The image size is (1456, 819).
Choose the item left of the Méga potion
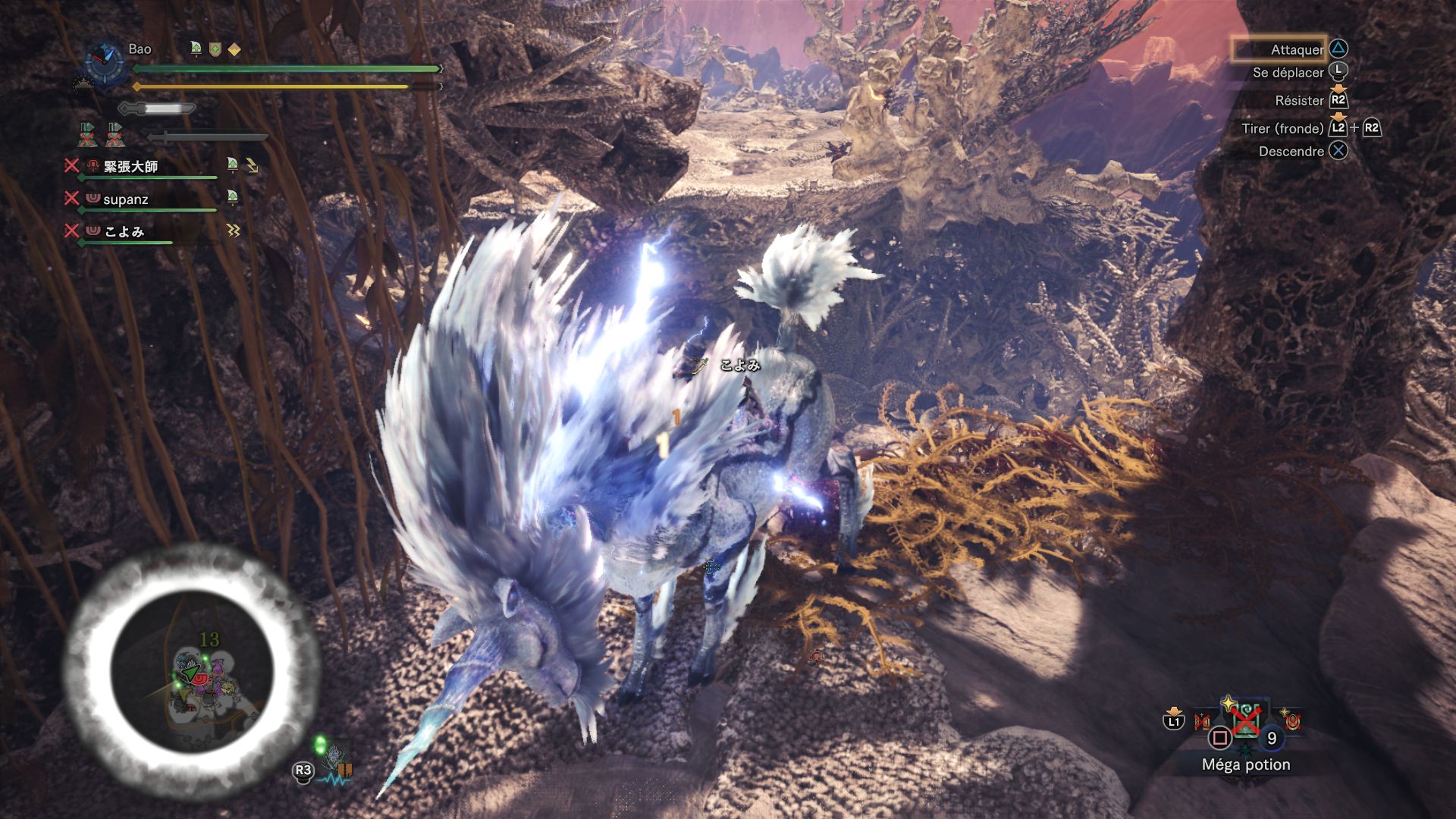click(x=1203, y=720)
